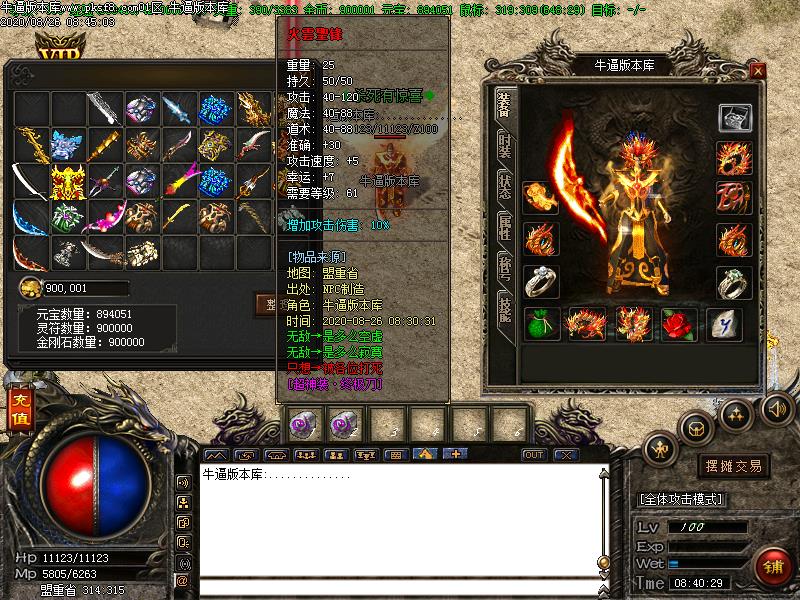The image size is (800, 600).
Task: Pick the white curved blade in bag
Action: (30, 181)
